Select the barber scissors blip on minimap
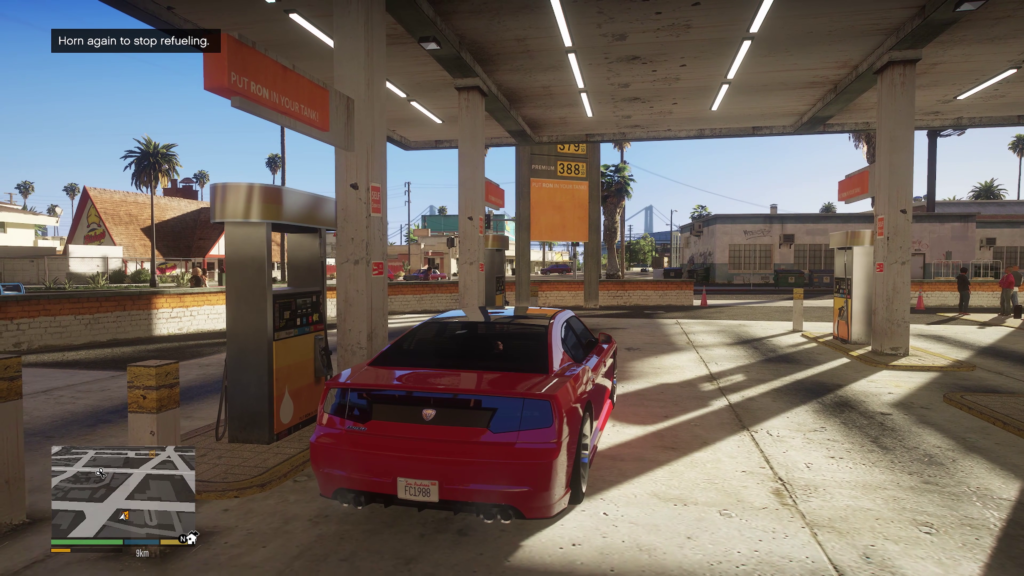1024x576 pixels. pos(100,471)
